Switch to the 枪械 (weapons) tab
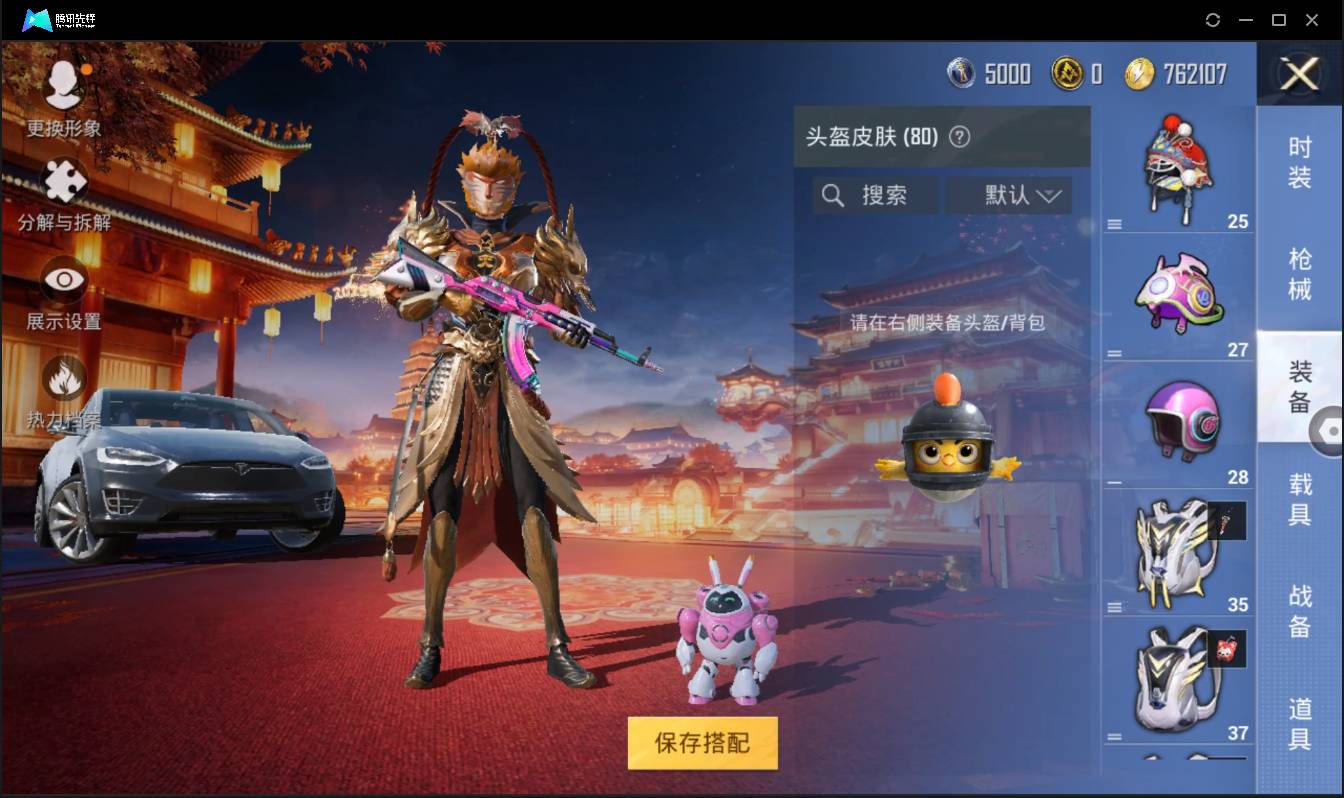 (x=1299, y=273)
